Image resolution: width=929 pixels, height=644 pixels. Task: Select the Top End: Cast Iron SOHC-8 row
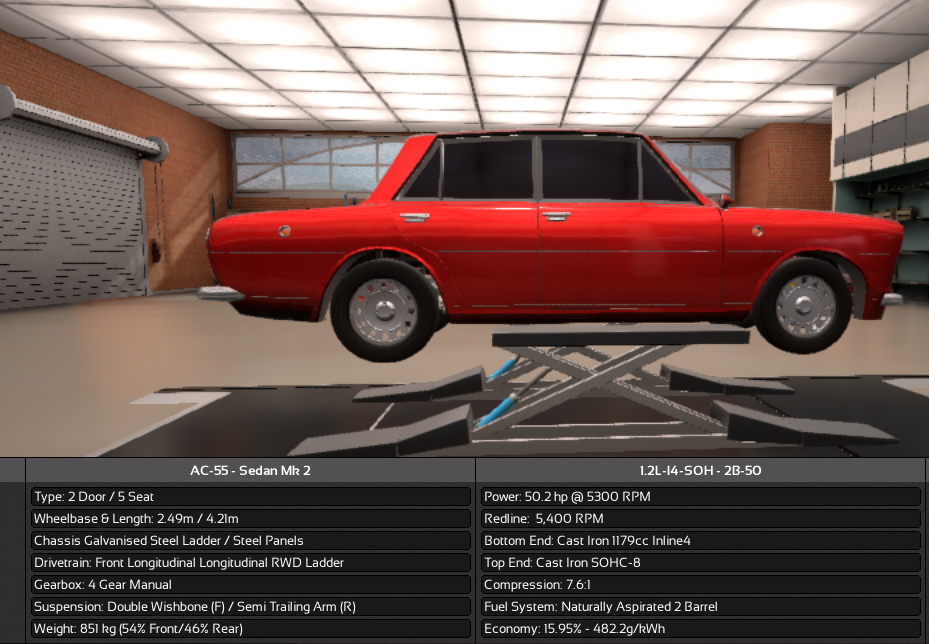point(700,563)
